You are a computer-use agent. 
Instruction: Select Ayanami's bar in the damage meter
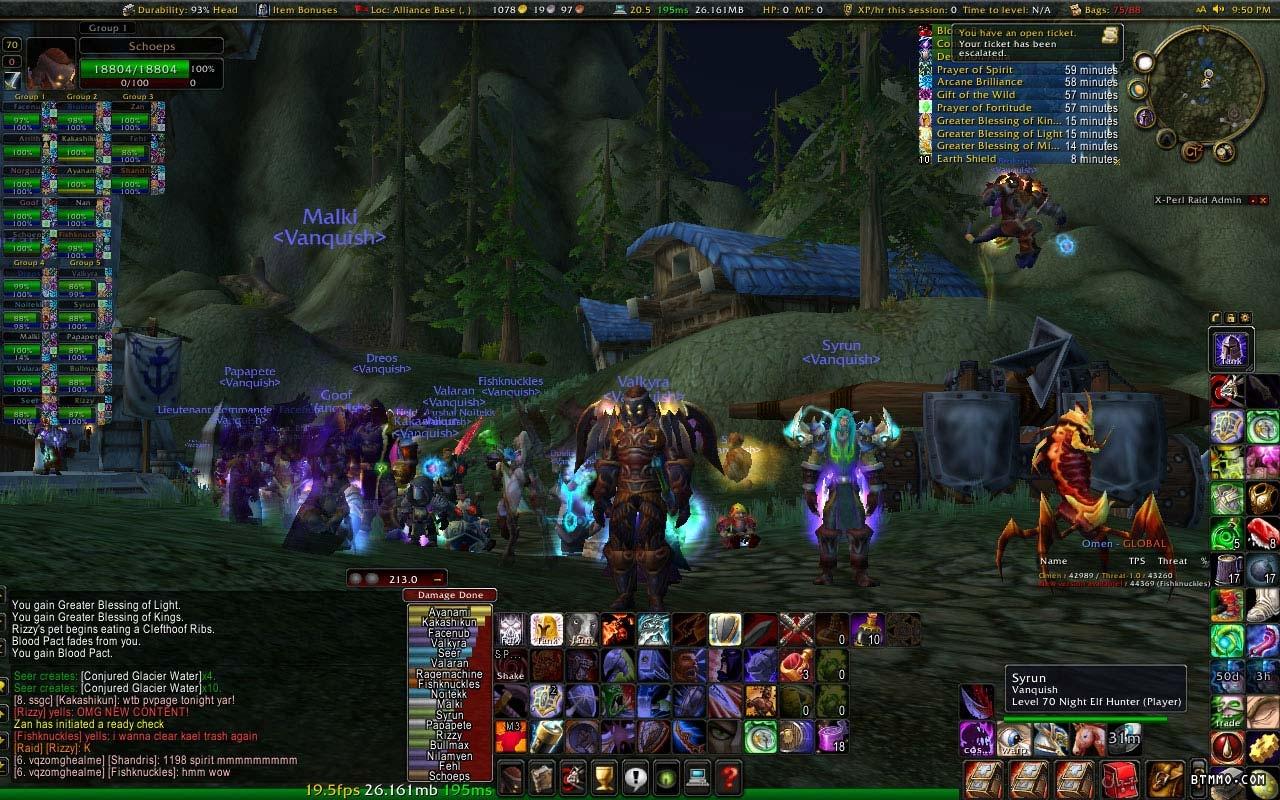[x=449, y=612]
